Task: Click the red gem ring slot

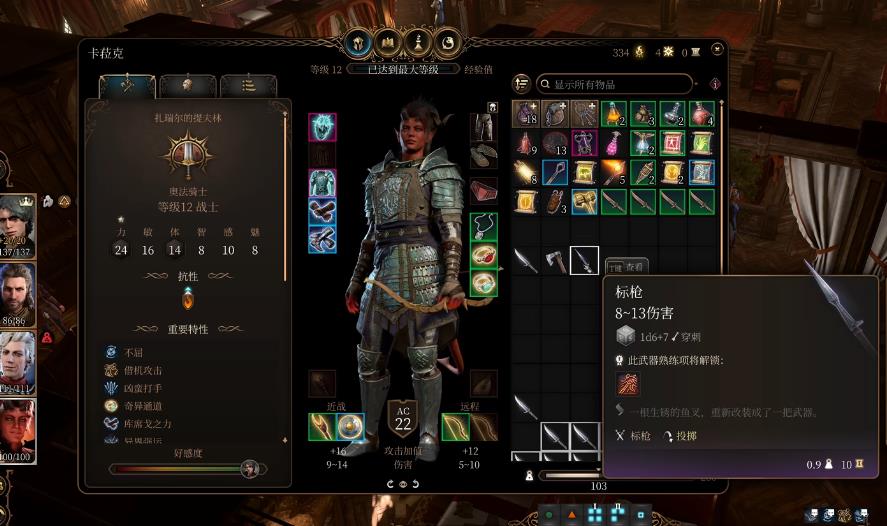Action: [484, 255]
